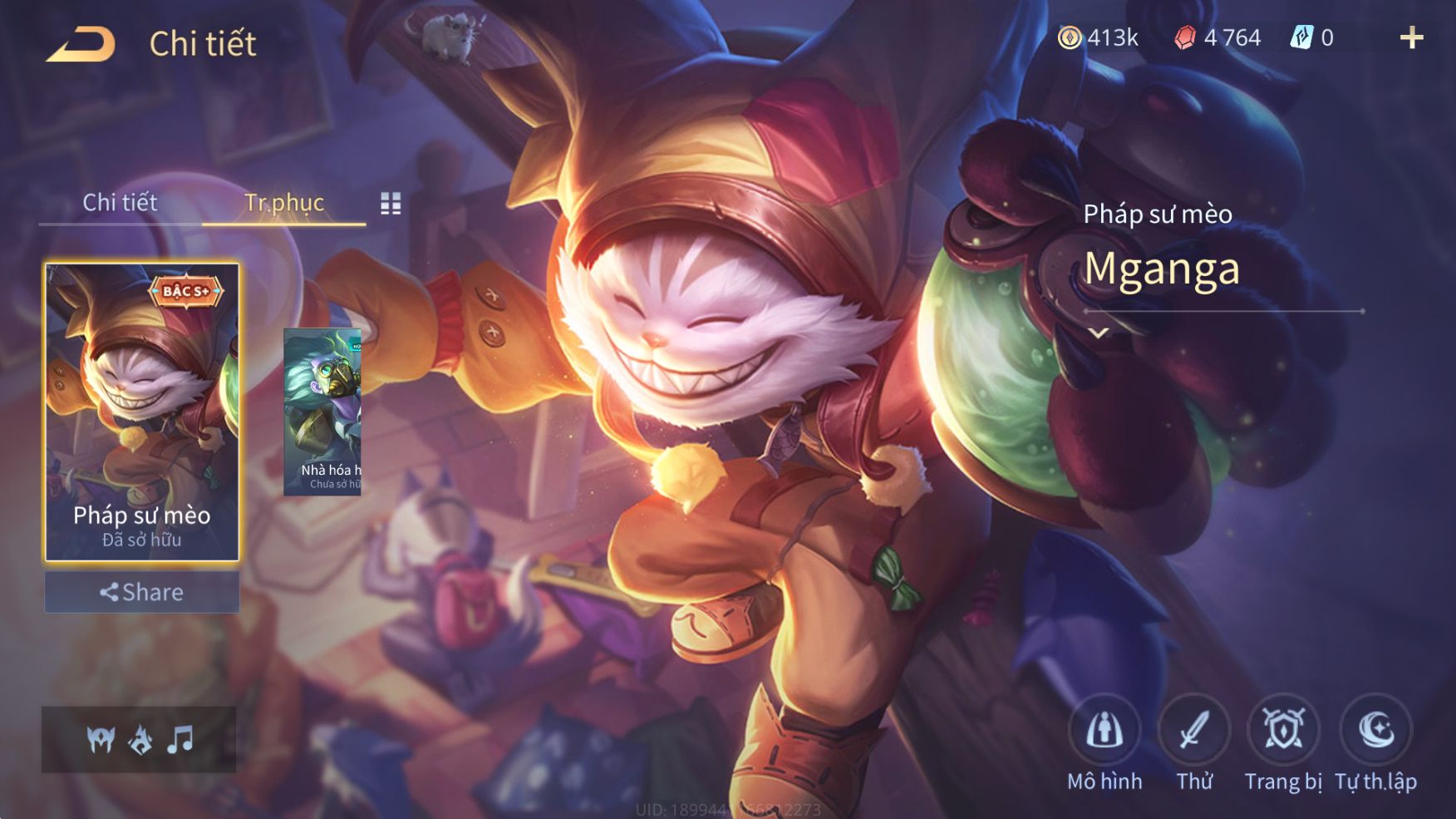Share the Pháp sư mèo skin
The height and width of the screenshot is (819, 1456).
click(141, 592)
